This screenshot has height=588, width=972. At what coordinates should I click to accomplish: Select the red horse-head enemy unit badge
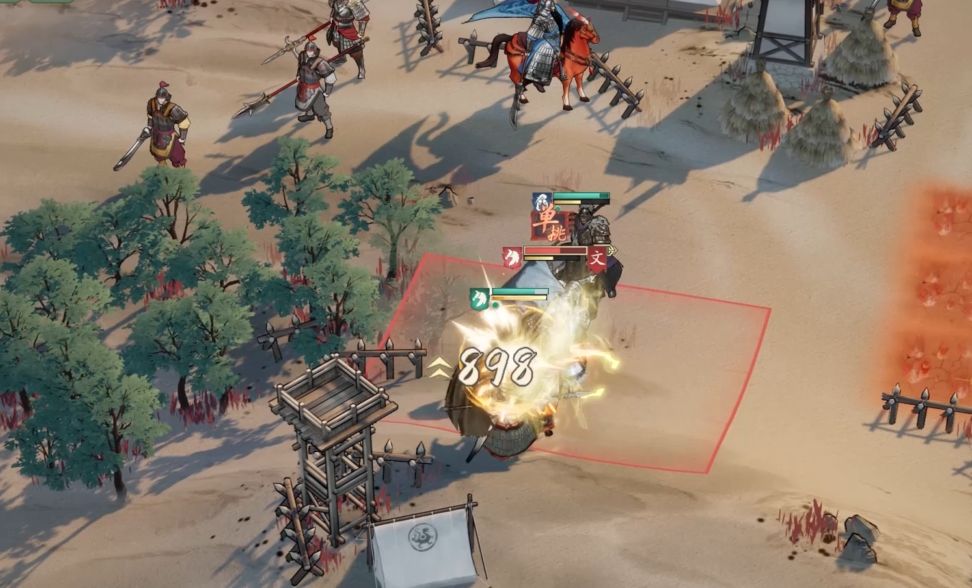tap(512, 257)
